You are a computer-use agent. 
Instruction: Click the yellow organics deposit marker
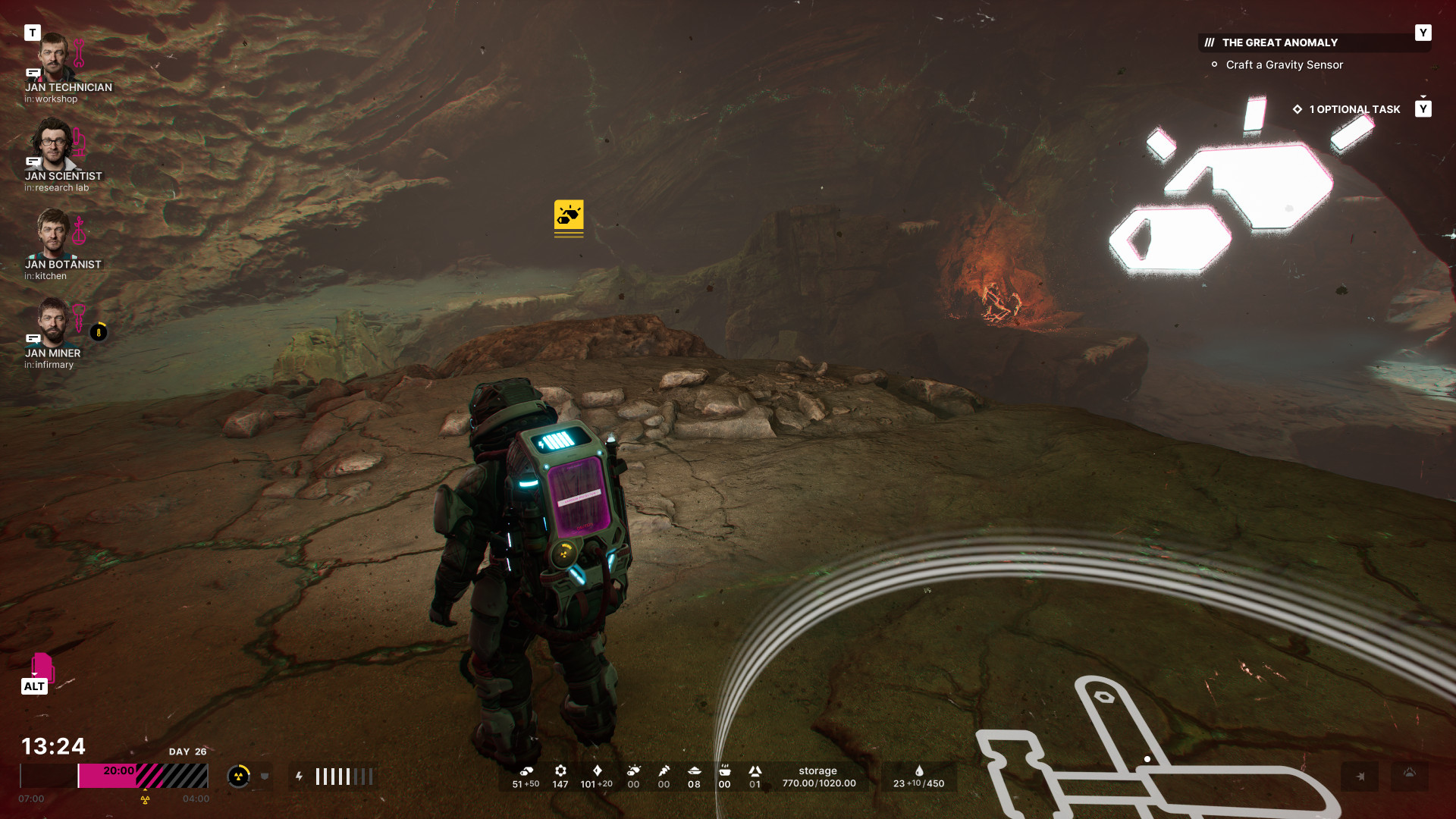point(569,216)
